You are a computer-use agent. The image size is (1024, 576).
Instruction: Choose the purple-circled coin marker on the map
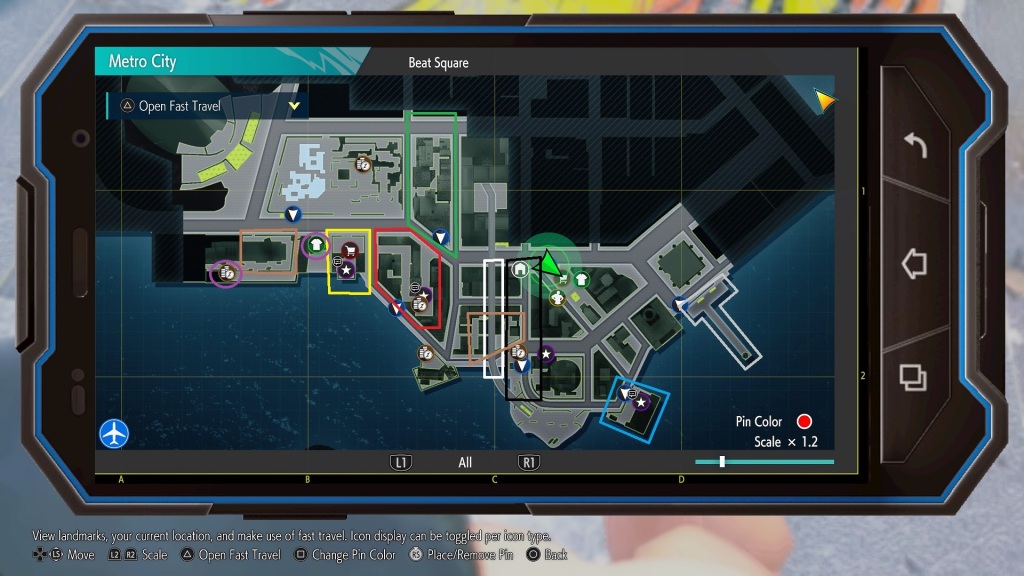(227, 272)
